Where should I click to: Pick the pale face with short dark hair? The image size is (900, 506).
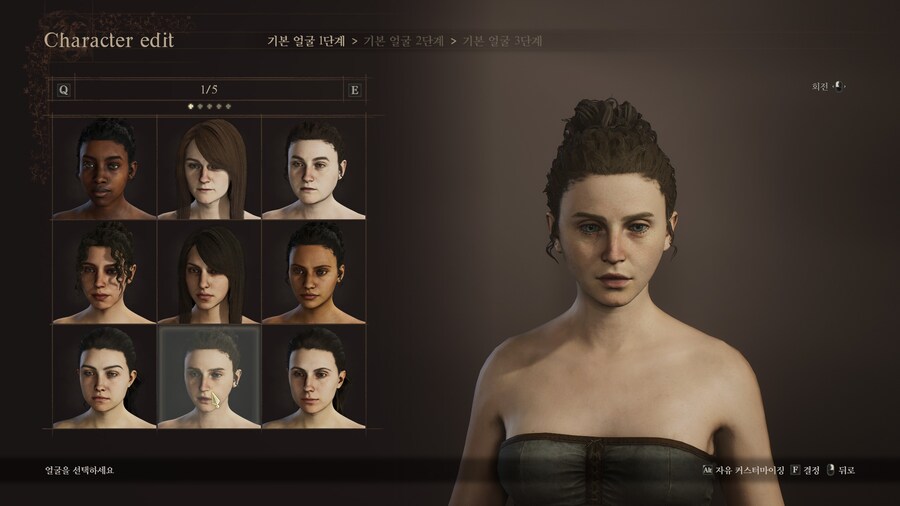click(x=313, y=167)
